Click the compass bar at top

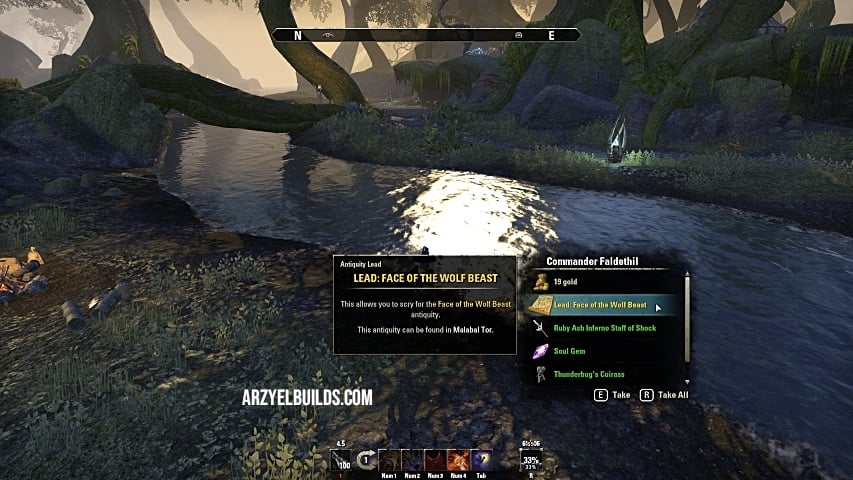(x=427, y=35)
